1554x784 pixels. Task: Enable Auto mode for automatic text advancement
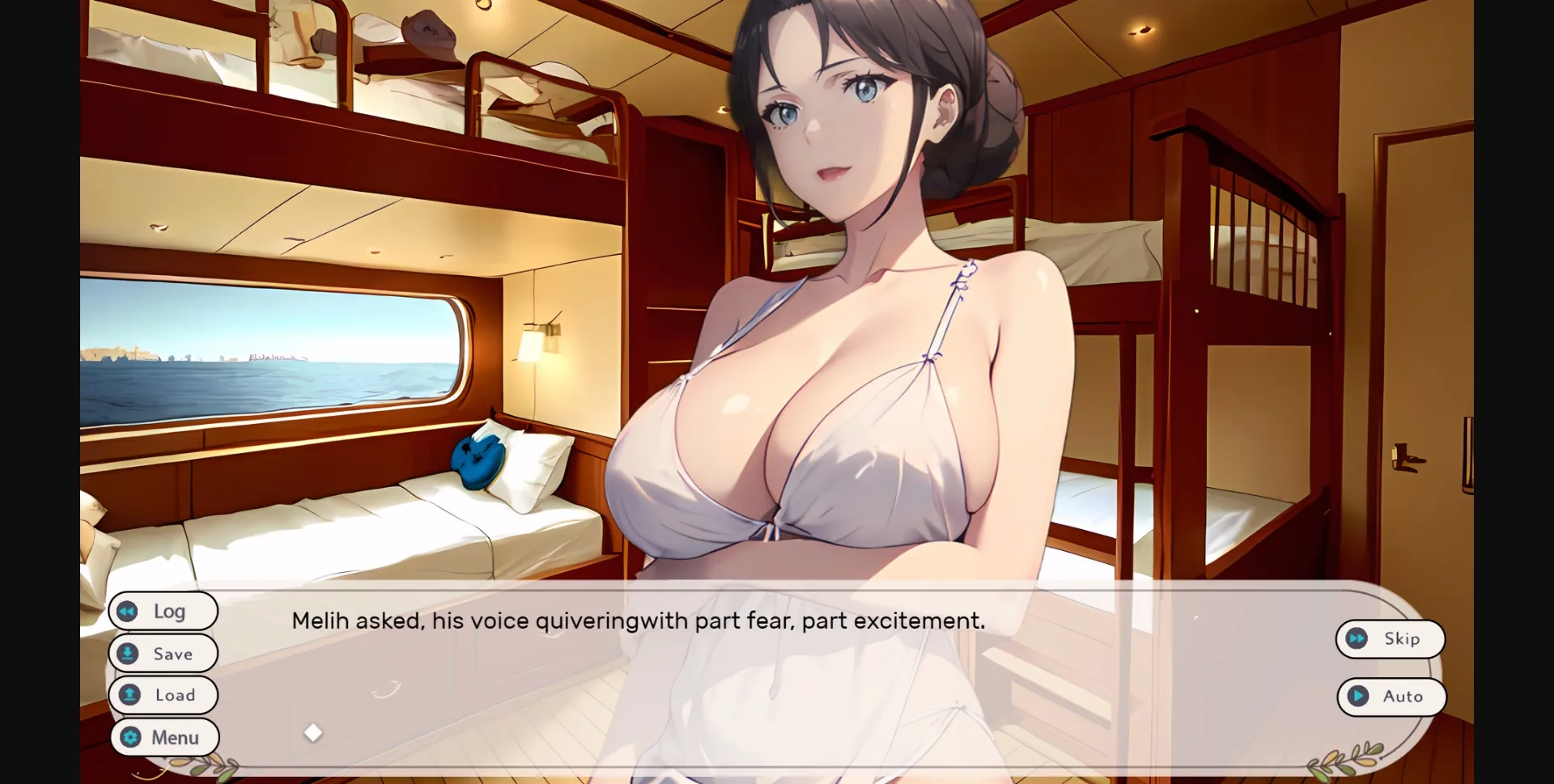click(1391, 696)
